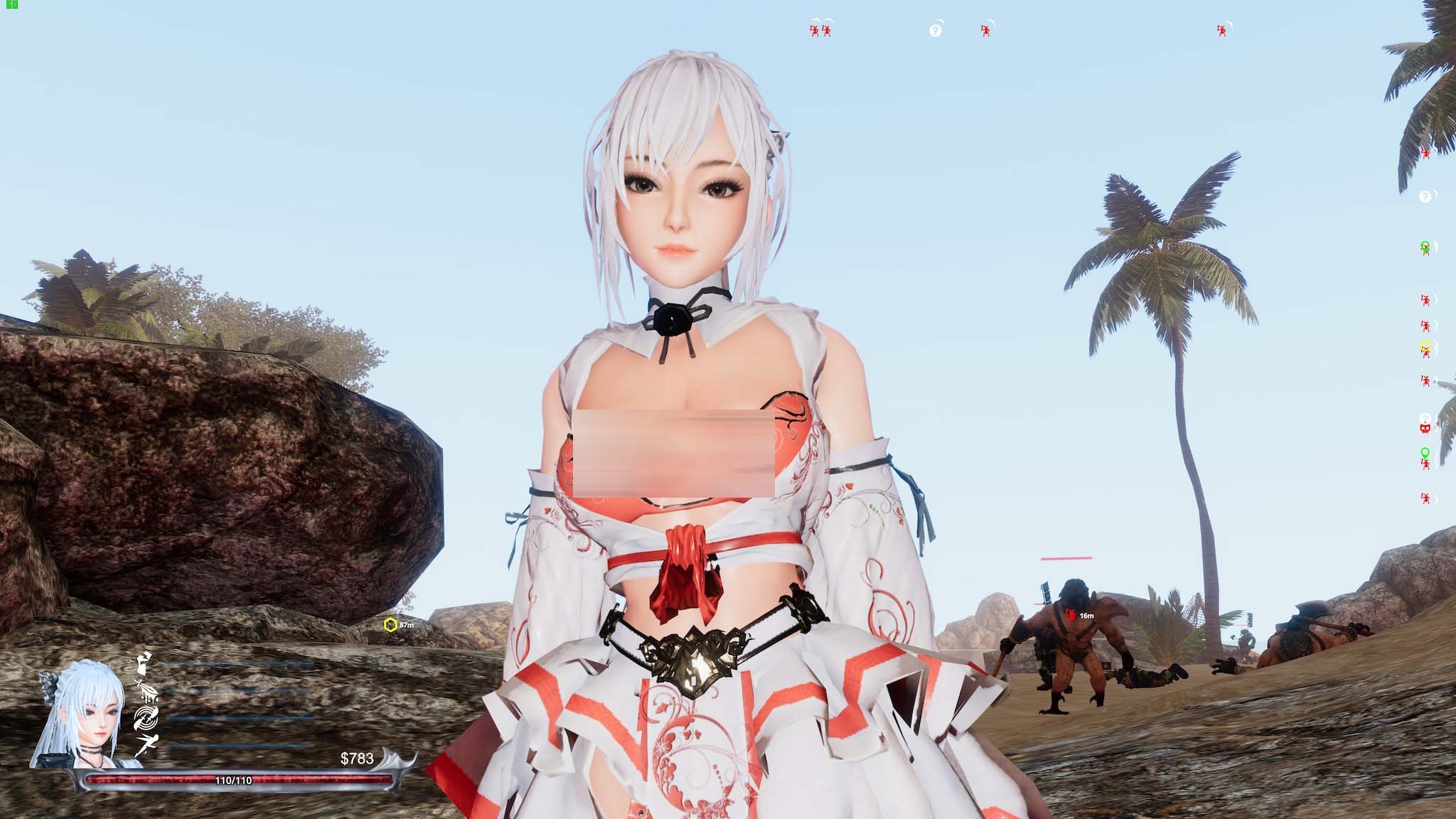This screenshot has height=819, width=1456.
Task: Click the white question mark marker at screen top
Action: pos(936,30)
